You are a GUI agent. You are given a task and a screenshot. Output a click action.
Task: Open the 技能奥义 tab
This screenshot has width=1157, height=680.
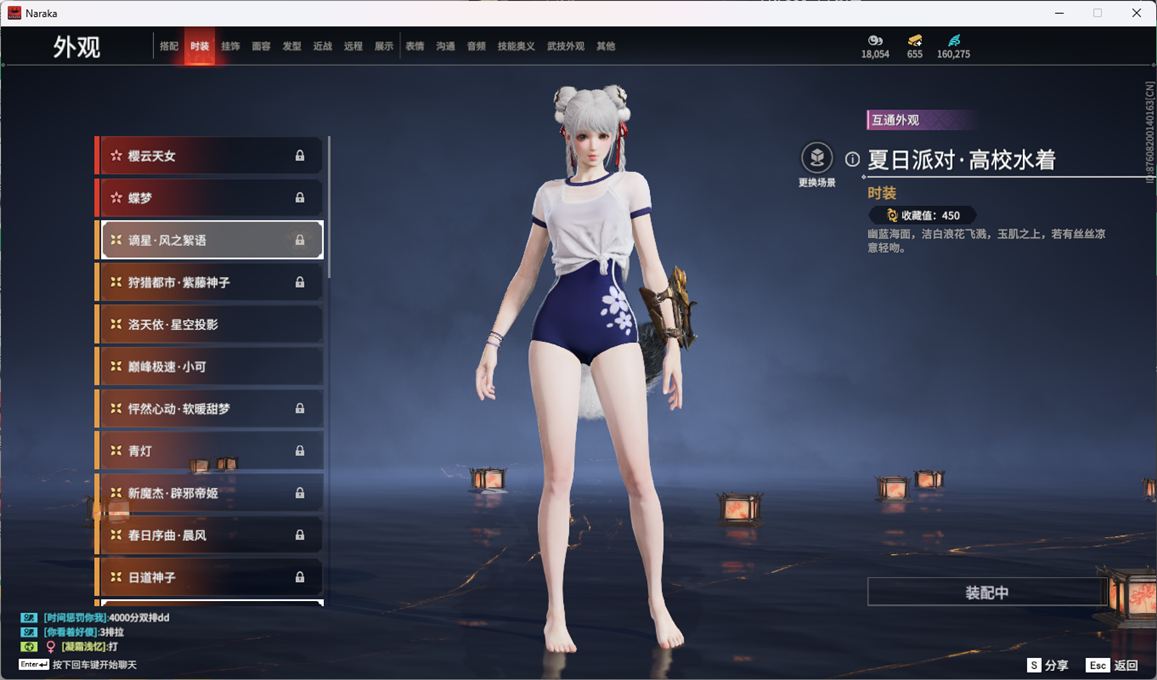516,46
